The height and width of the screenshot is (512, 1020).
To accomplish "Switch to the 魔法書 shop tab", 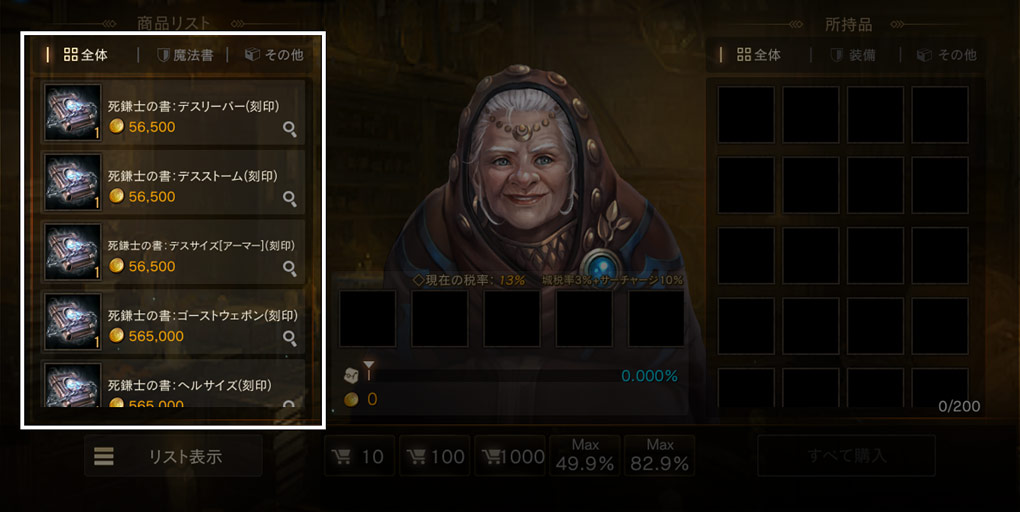I will coord(185,55).
